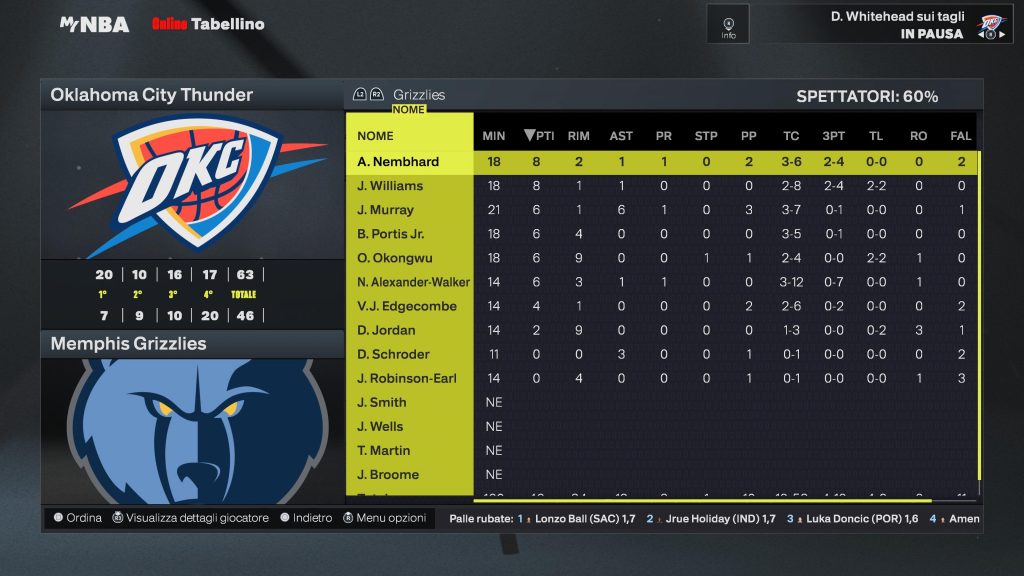Sort players by the MIN column header
Screen dimensions: 1024x576
(x=494, y=136)
